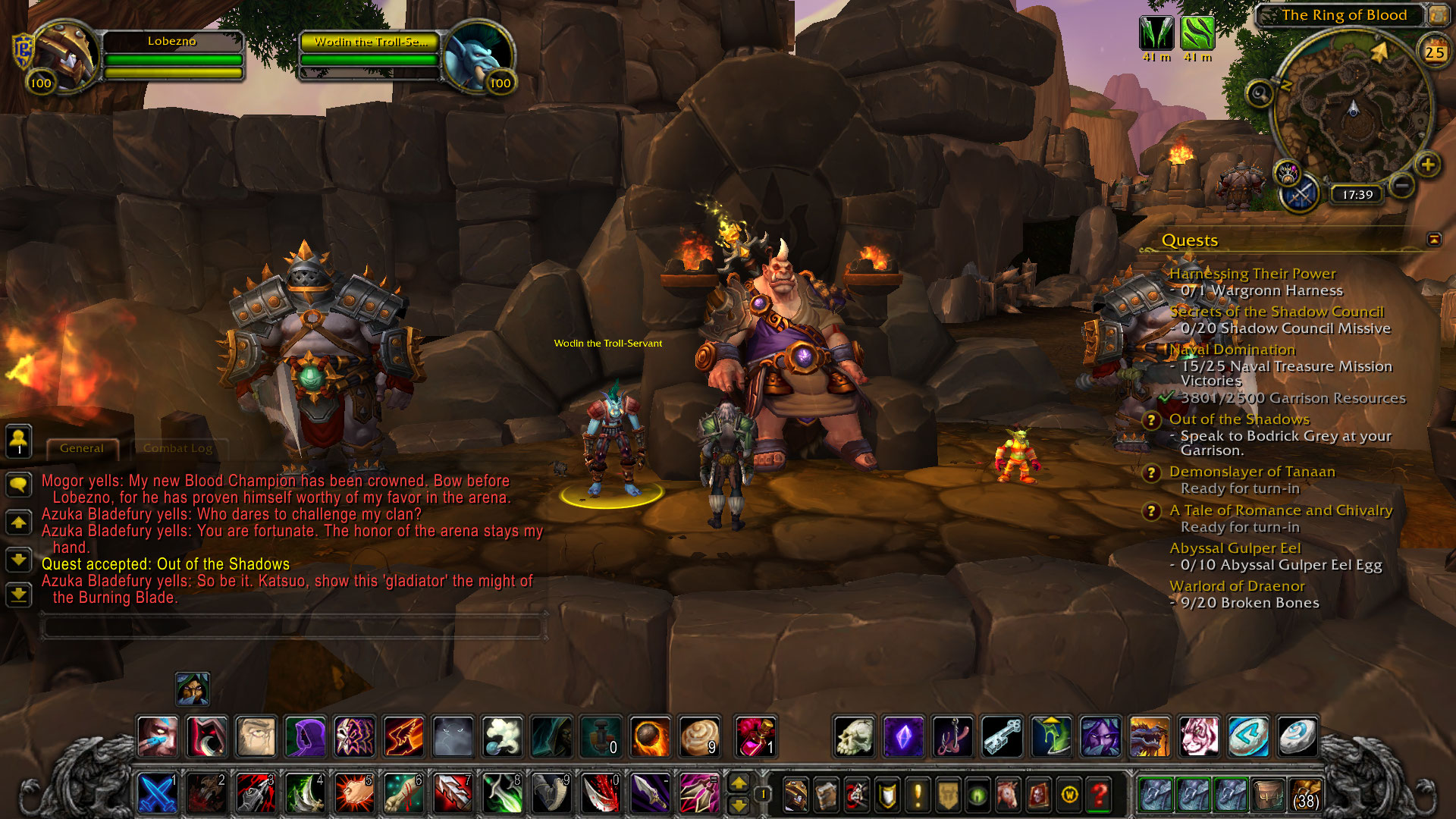Open the Out of the Shadows quest

(x=1239, y=419)
